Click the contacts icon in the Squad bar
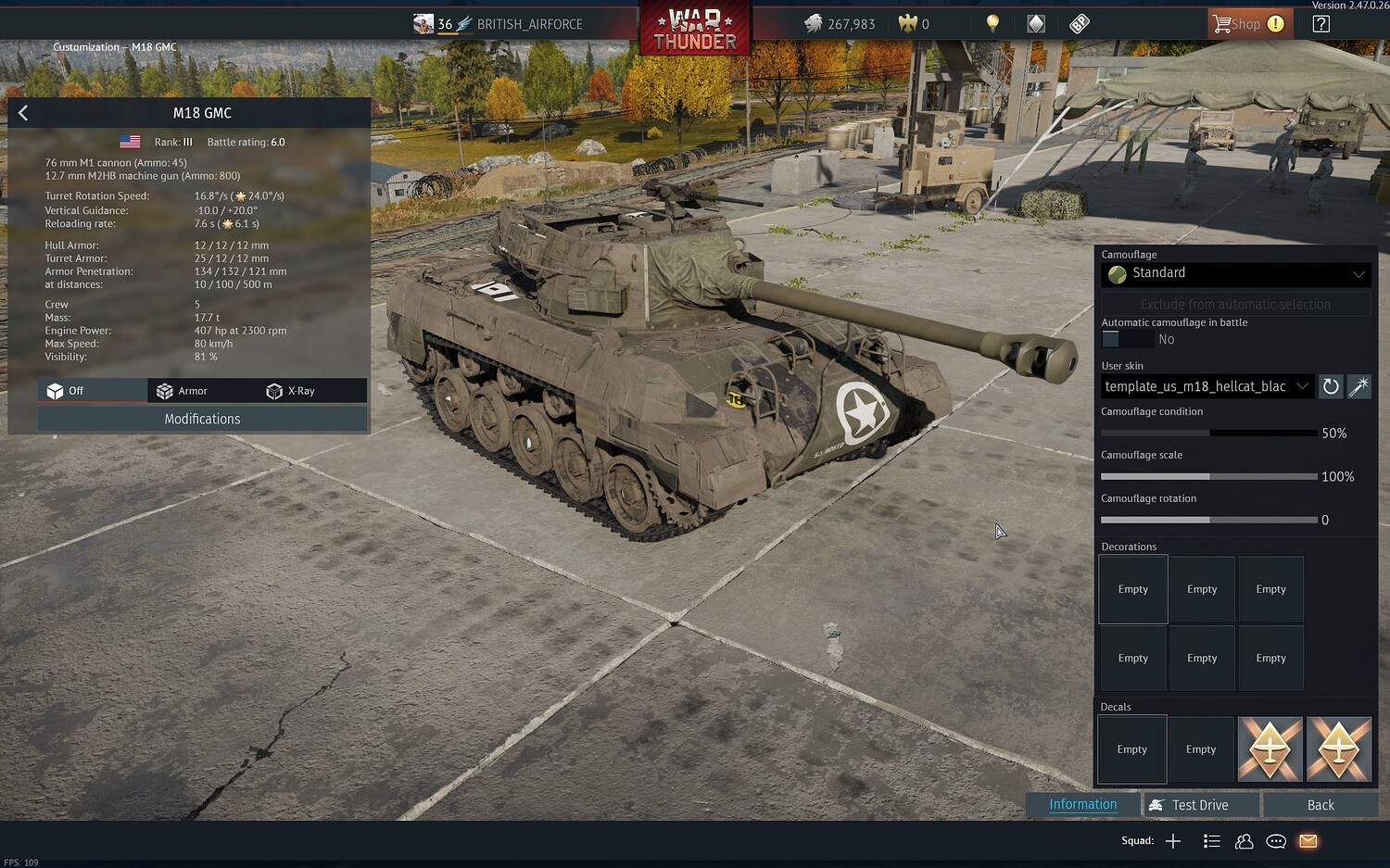 [1244, 841]
